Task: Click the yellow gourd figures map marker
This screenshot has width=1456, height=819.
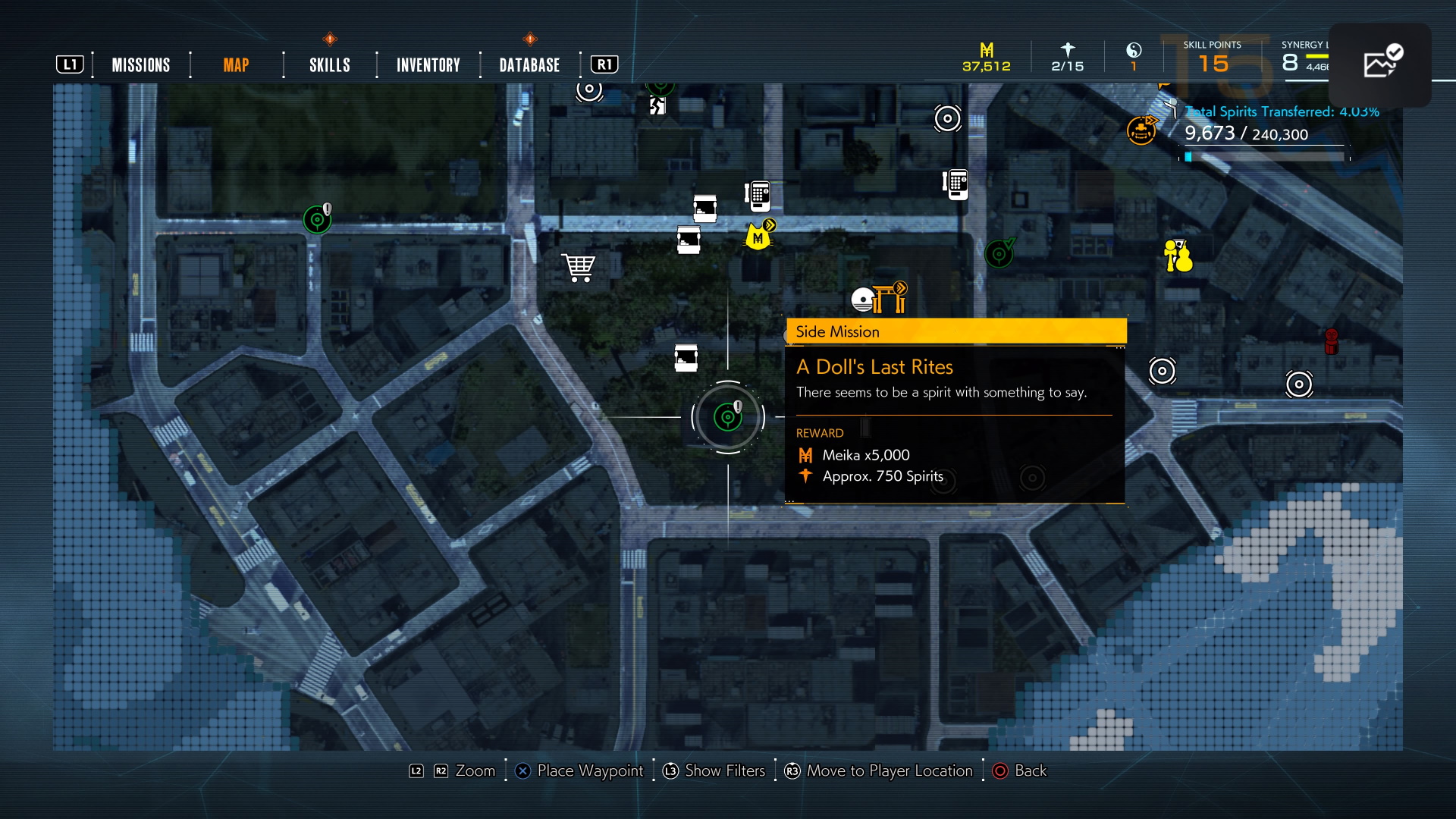Action: pos(1178,256)
